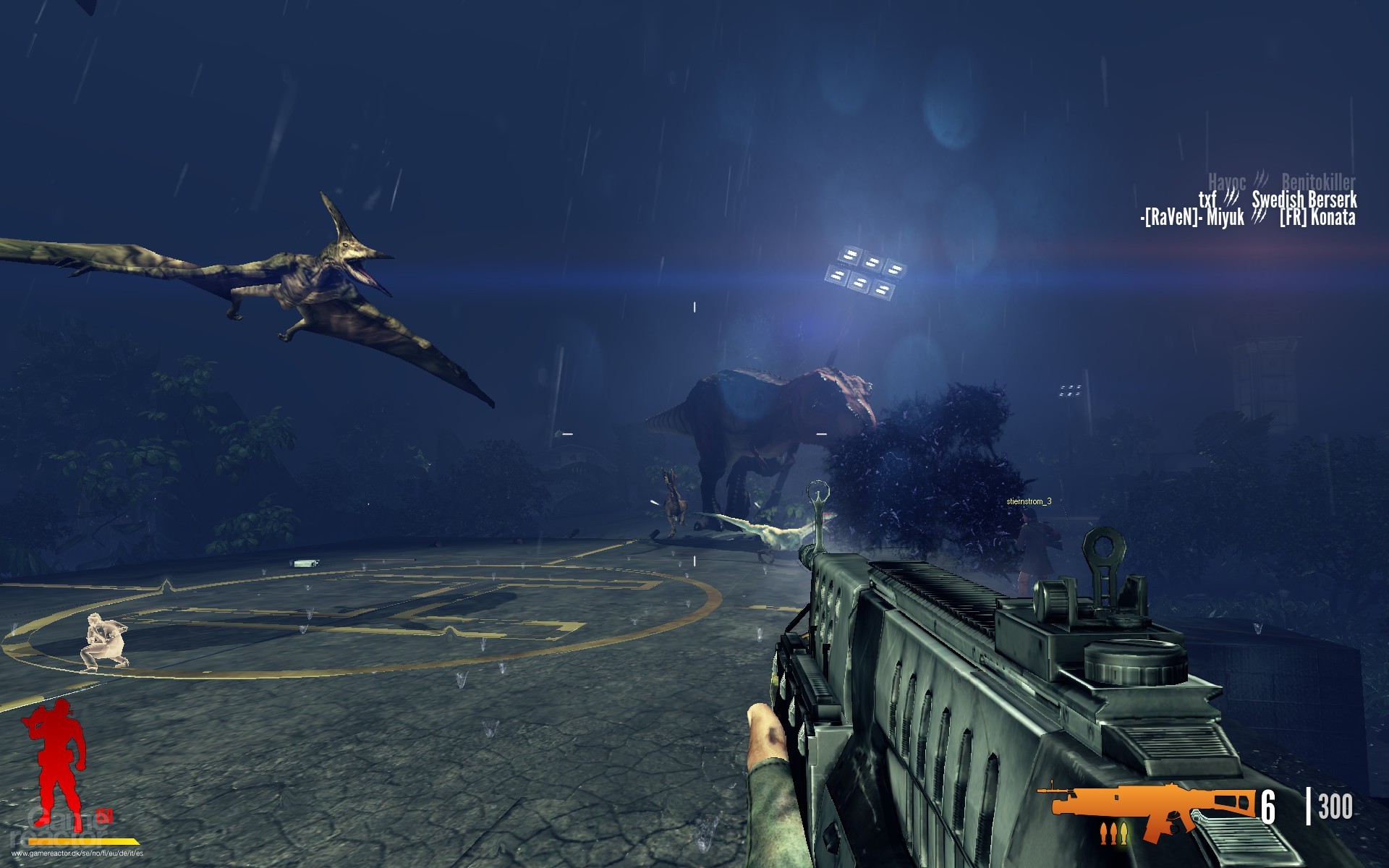Click the claw-marks icon beside [FR] Konata

(1259, 217)
